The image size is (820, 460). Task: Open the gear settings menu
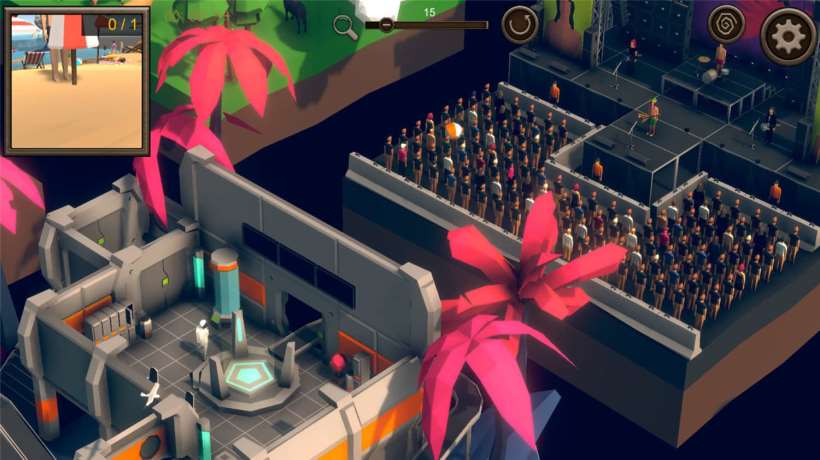(x=788, y=36)
